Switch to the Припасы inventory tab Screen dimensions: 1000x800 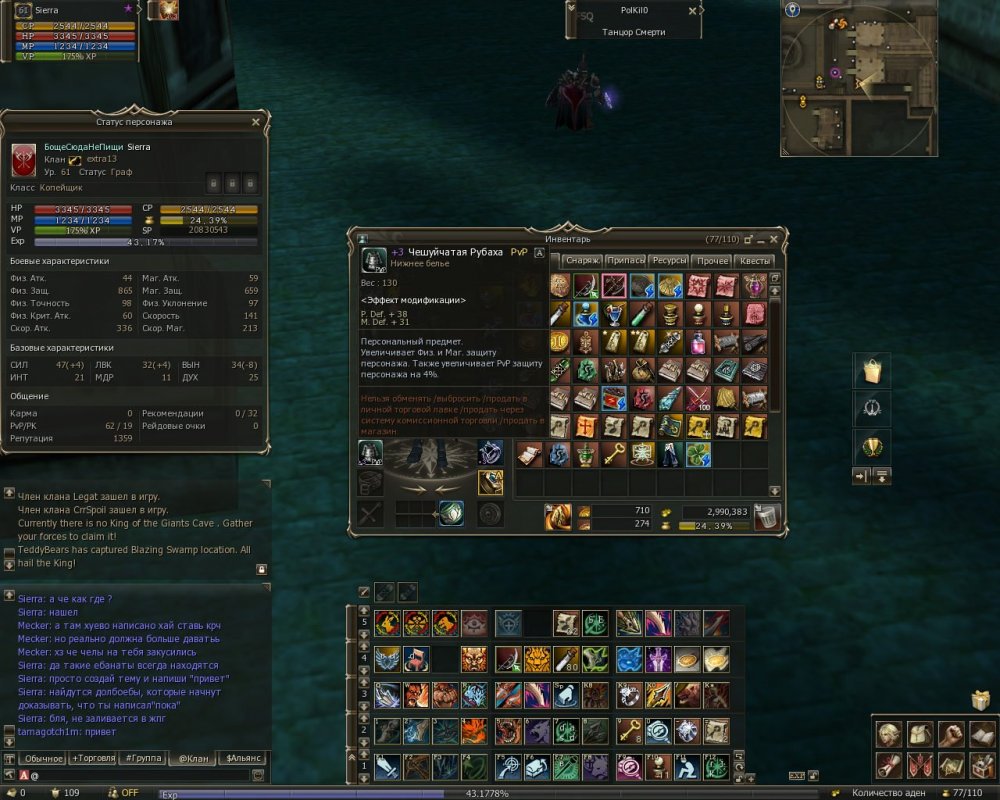pos(626,260)
